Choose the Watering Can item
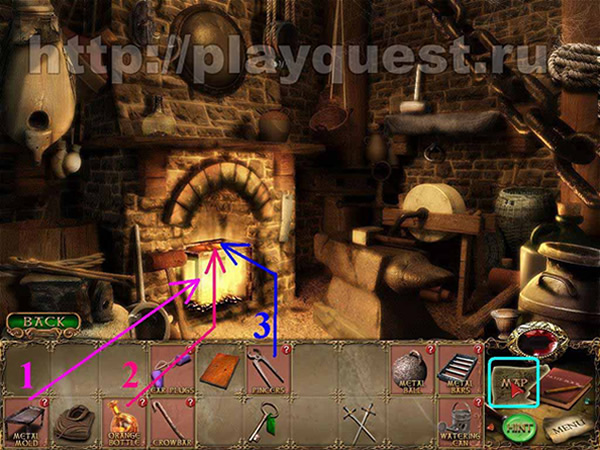The height and width of the screenshot is (450, 600). tap(458, 418)
